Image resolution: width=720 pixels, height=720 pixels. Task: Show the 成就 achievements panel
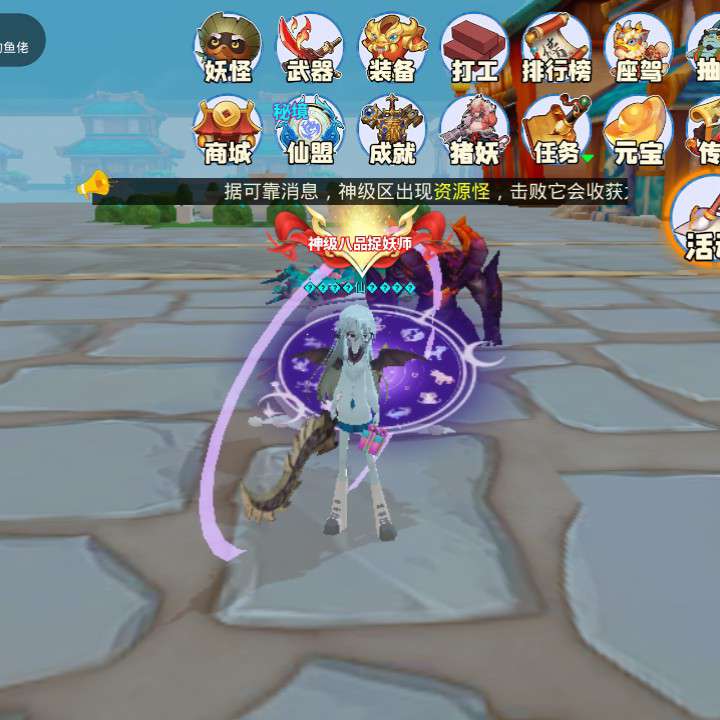click(x=392, y=130)
